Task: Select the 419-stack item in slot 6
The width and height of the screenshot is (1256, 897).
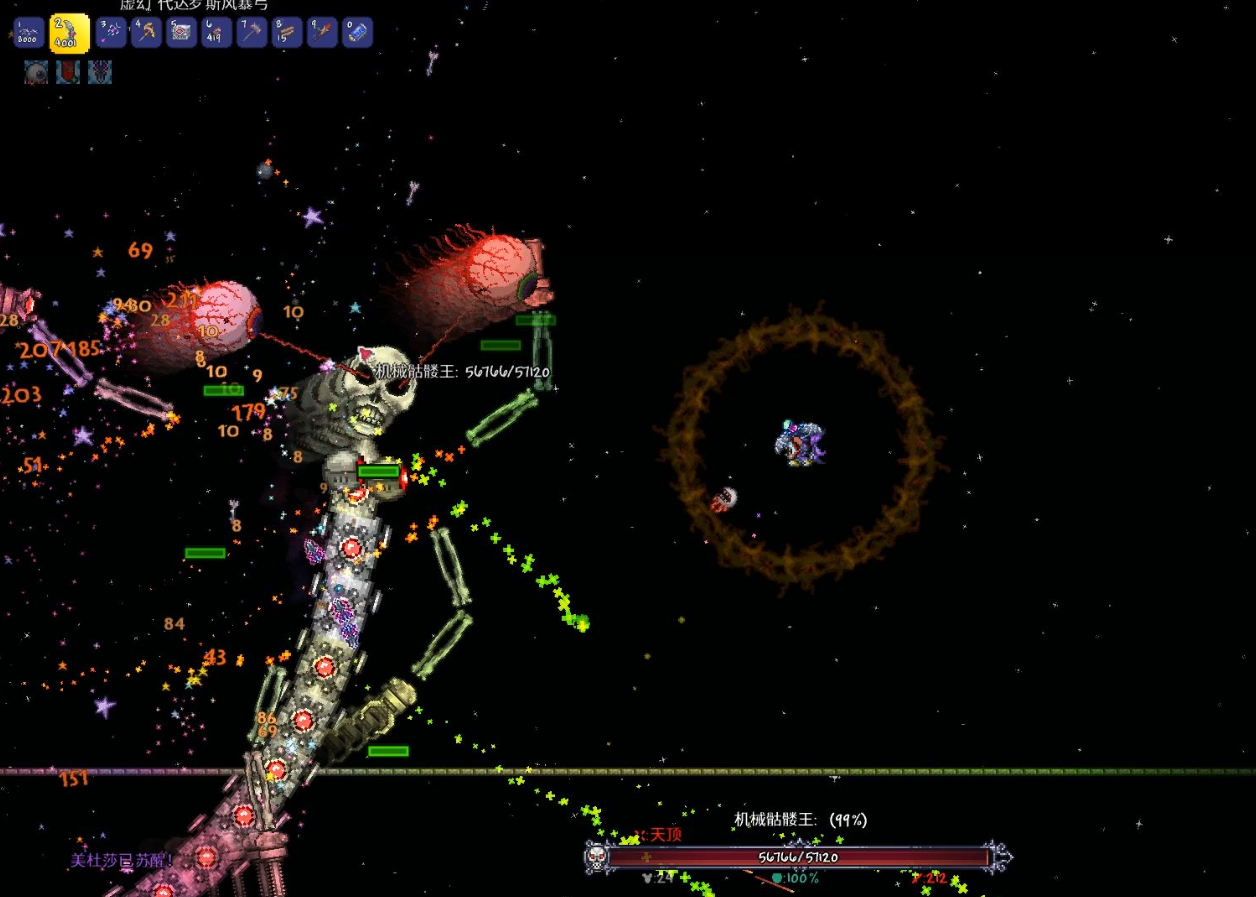Action: (217, 33)
